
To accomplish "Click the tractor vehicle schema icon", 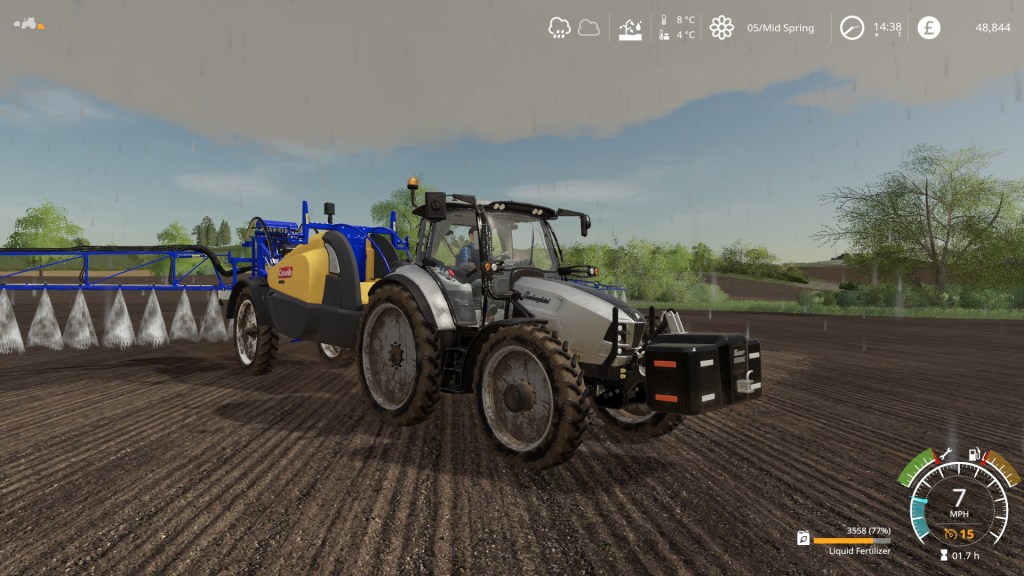I will [27, 22].
